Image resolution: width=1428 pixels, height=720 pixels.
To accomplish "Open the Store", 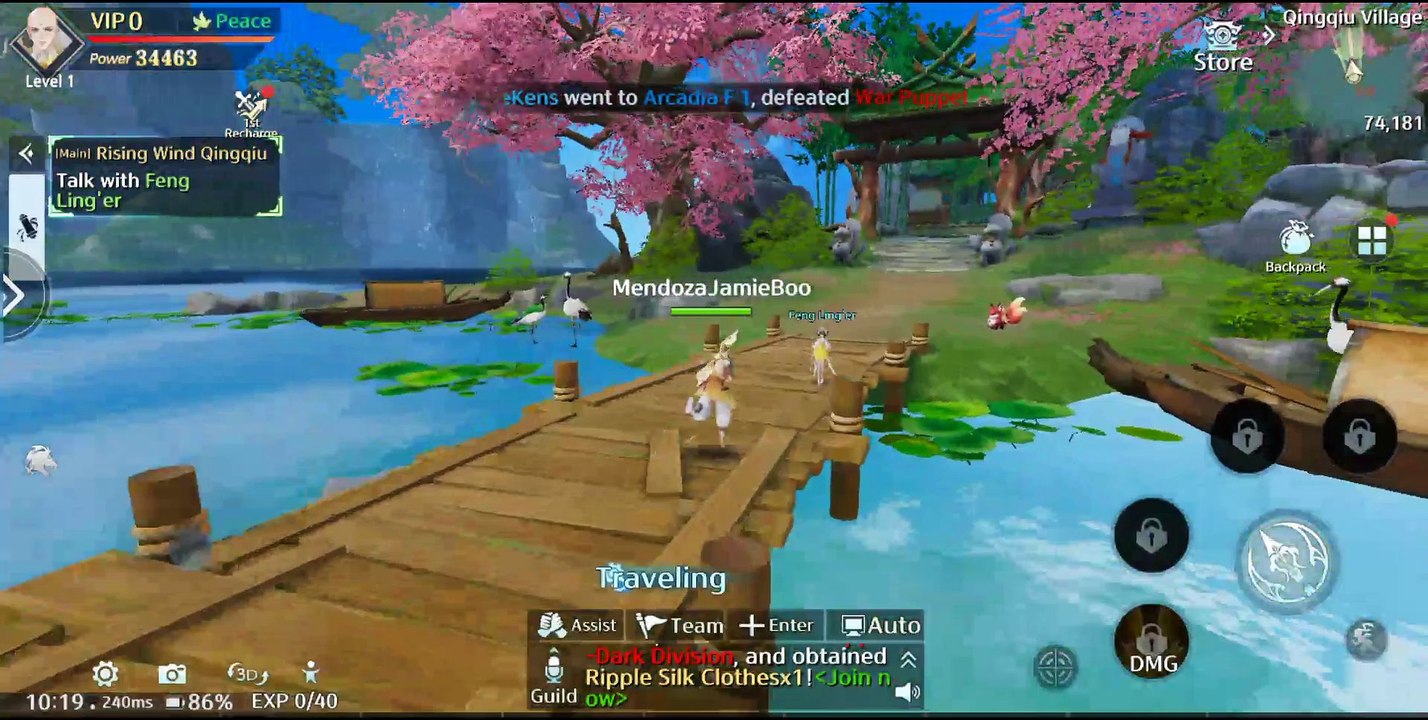I will (1222, 47).
